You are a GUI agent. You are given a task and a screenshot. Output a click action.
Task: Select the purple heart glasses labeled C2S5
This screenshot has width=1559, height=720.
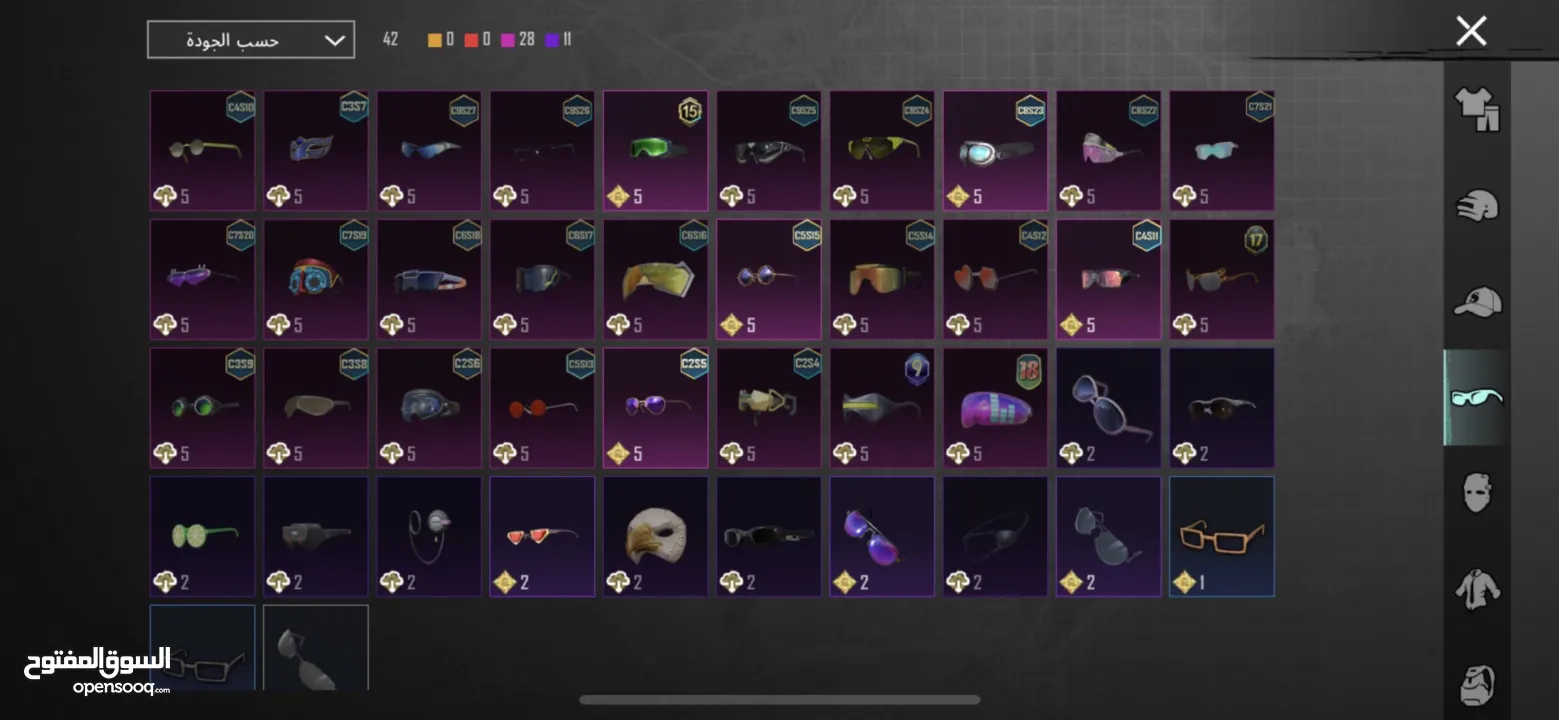point(655,407)
